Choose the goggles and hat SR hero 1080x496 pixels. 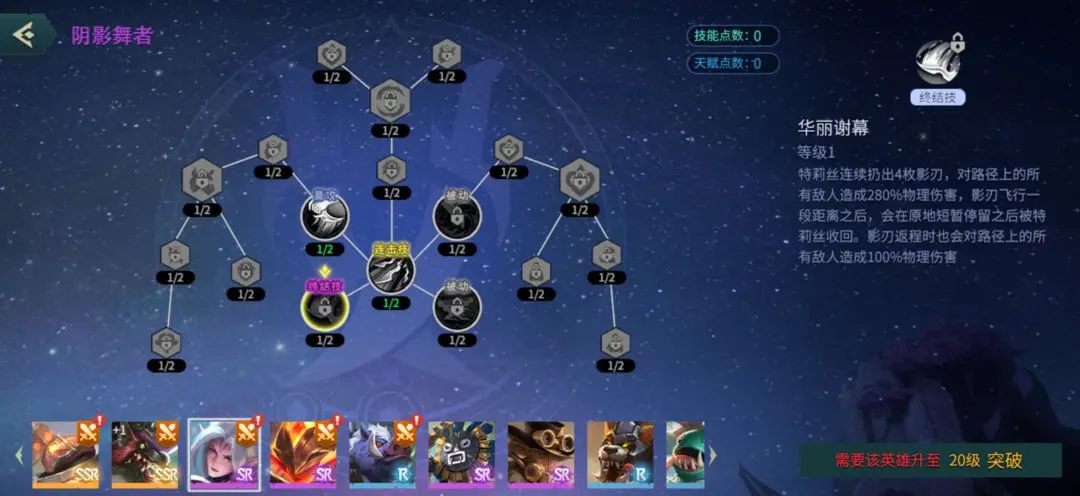coord(540,455)
